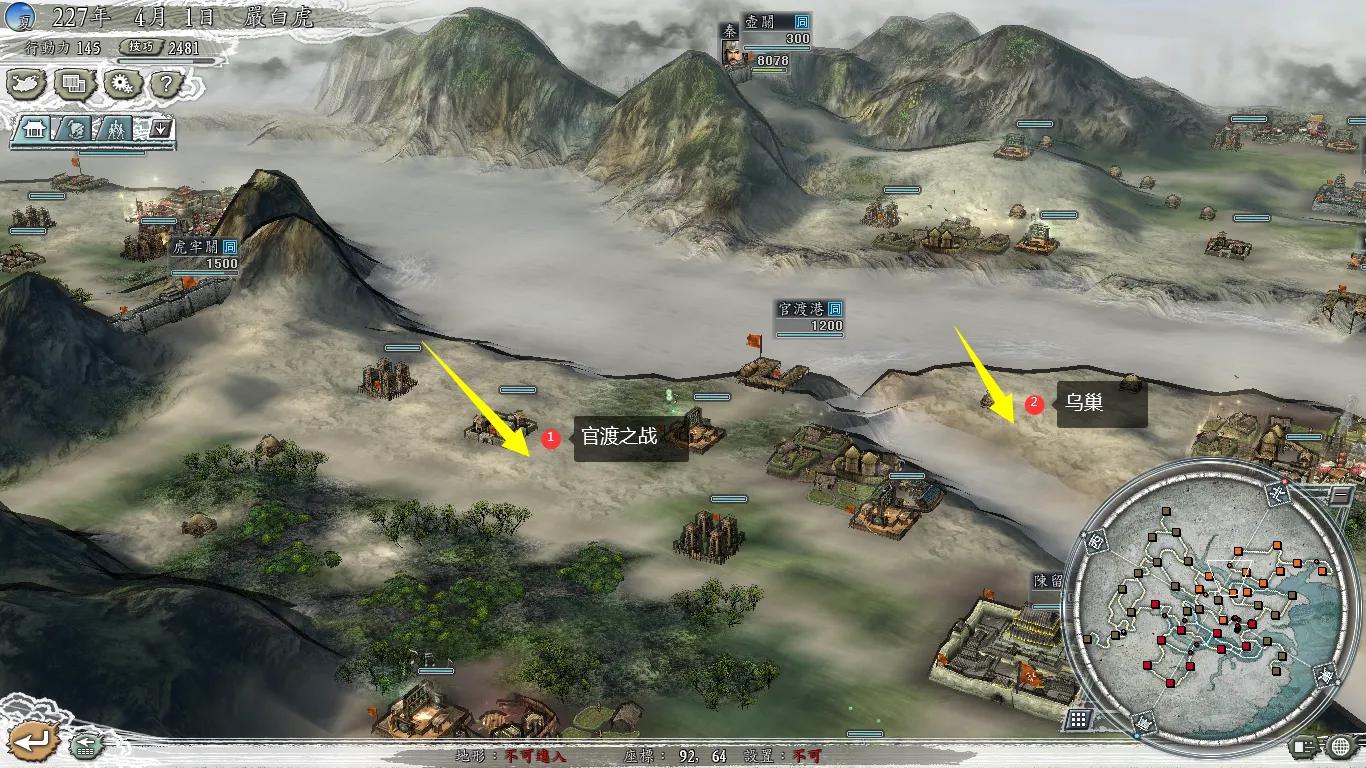
Task: Toggle the officer display filter
Action: 73,128
